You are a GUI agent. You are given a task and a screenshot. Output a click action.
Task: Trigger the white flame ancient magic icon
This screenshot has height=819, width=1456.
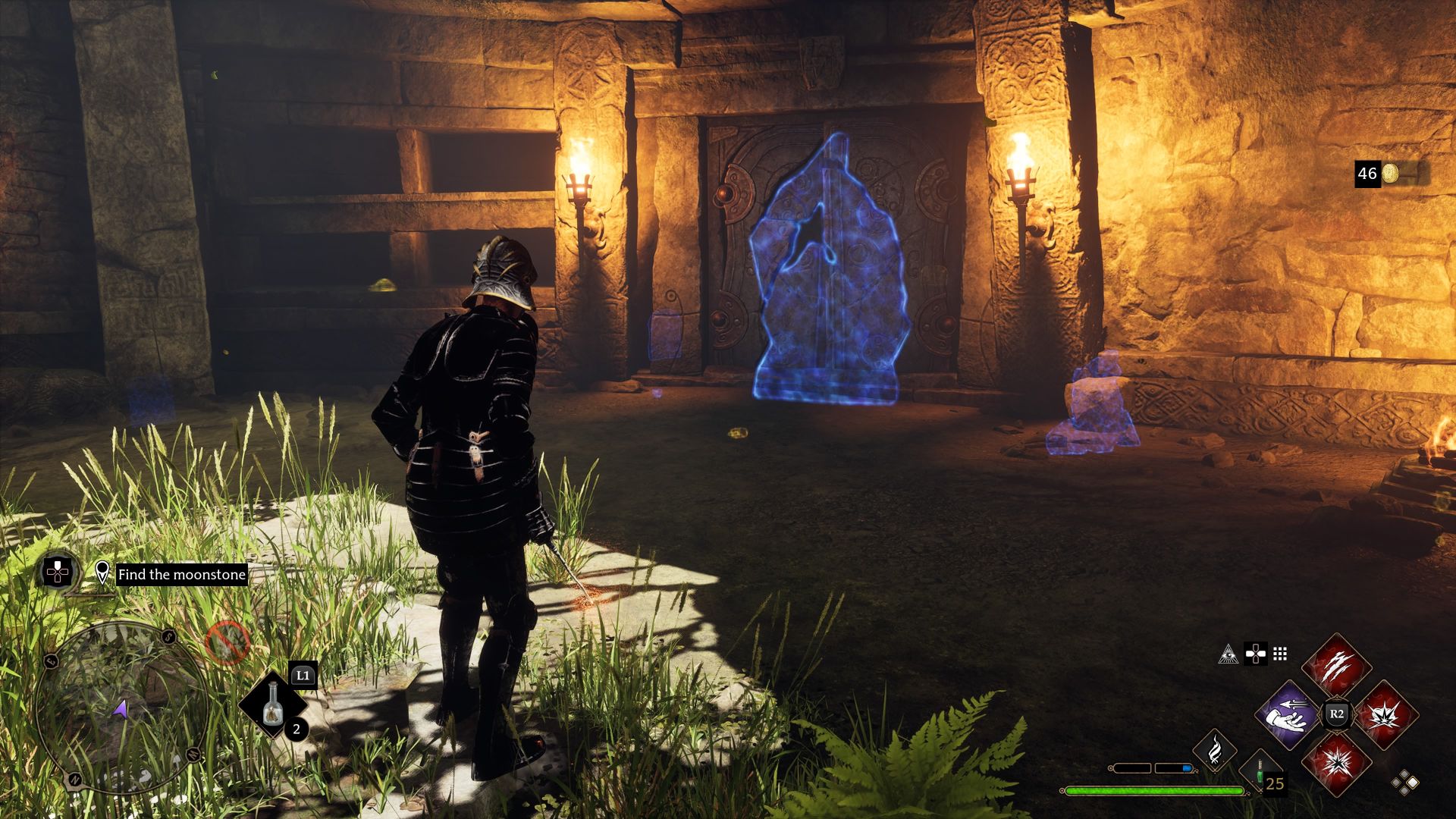click(x=1215, y=749)
